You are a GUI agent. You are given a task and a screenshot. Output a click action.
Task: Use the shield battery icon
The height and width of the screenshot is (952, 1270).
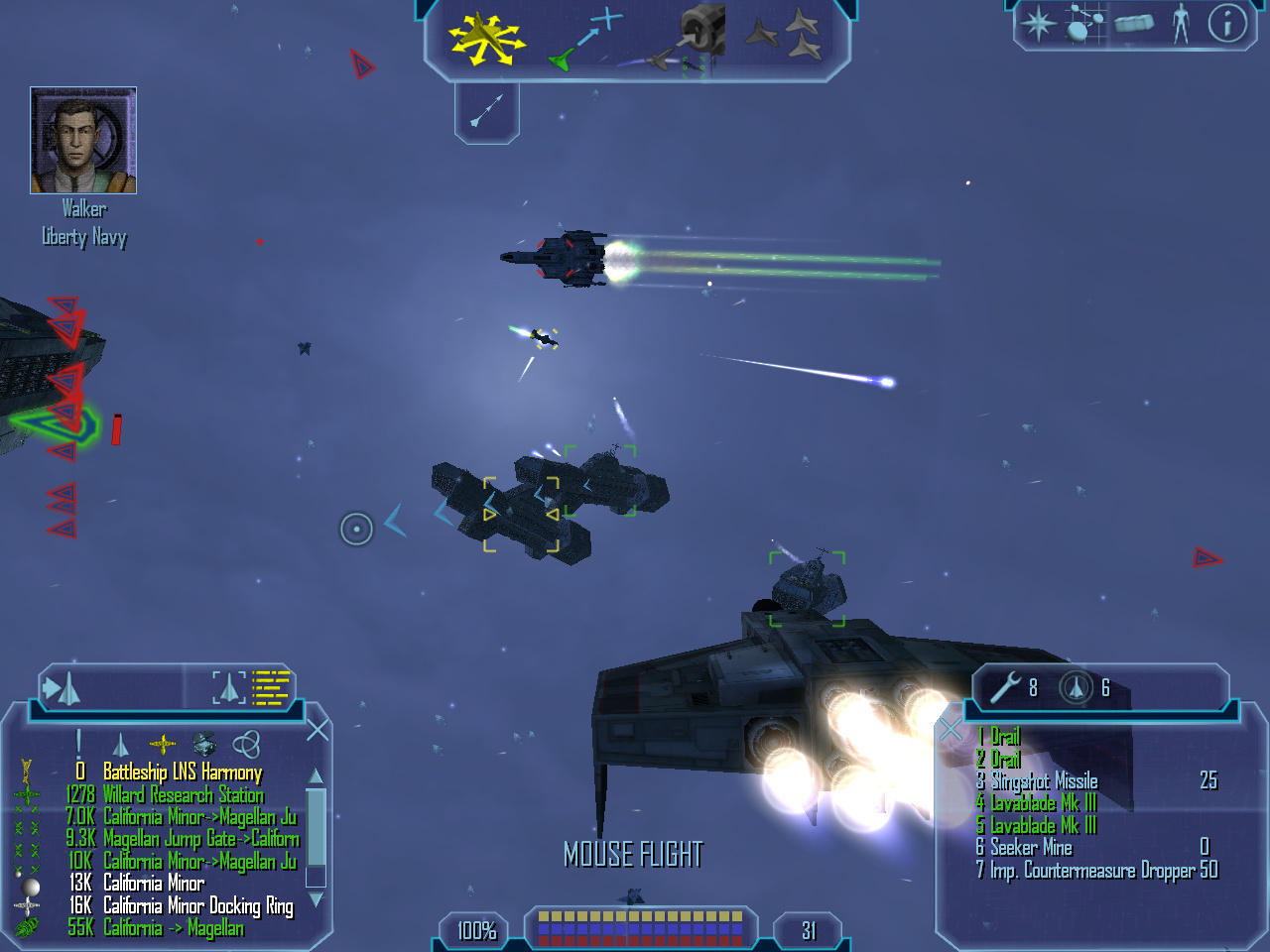(x=1076, y=686)
